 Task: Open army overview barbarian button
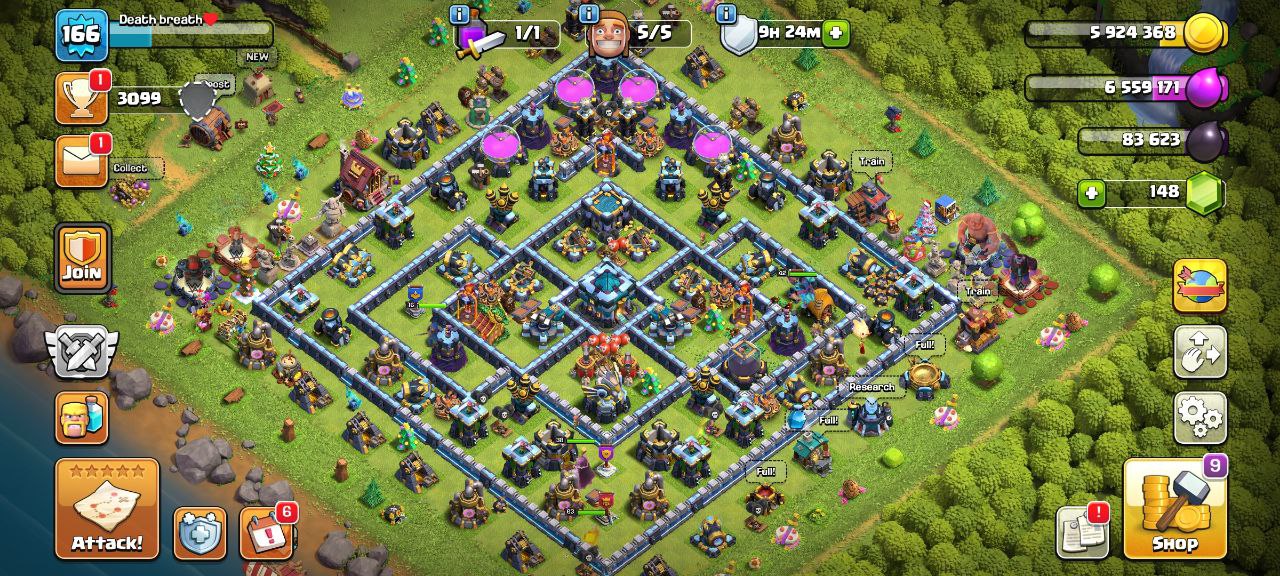click(82, 417)
